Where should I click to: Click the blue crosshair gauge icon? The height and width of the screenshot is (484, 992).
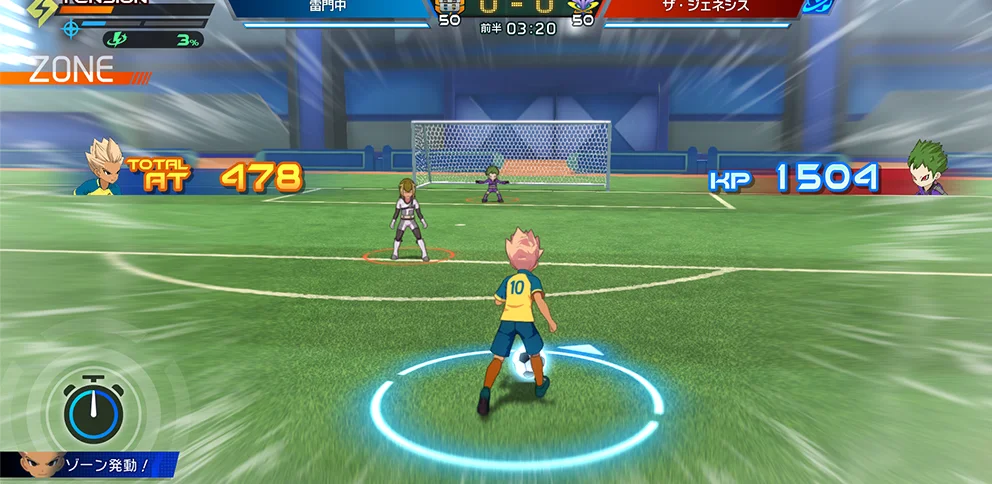(x=71, y=28)
